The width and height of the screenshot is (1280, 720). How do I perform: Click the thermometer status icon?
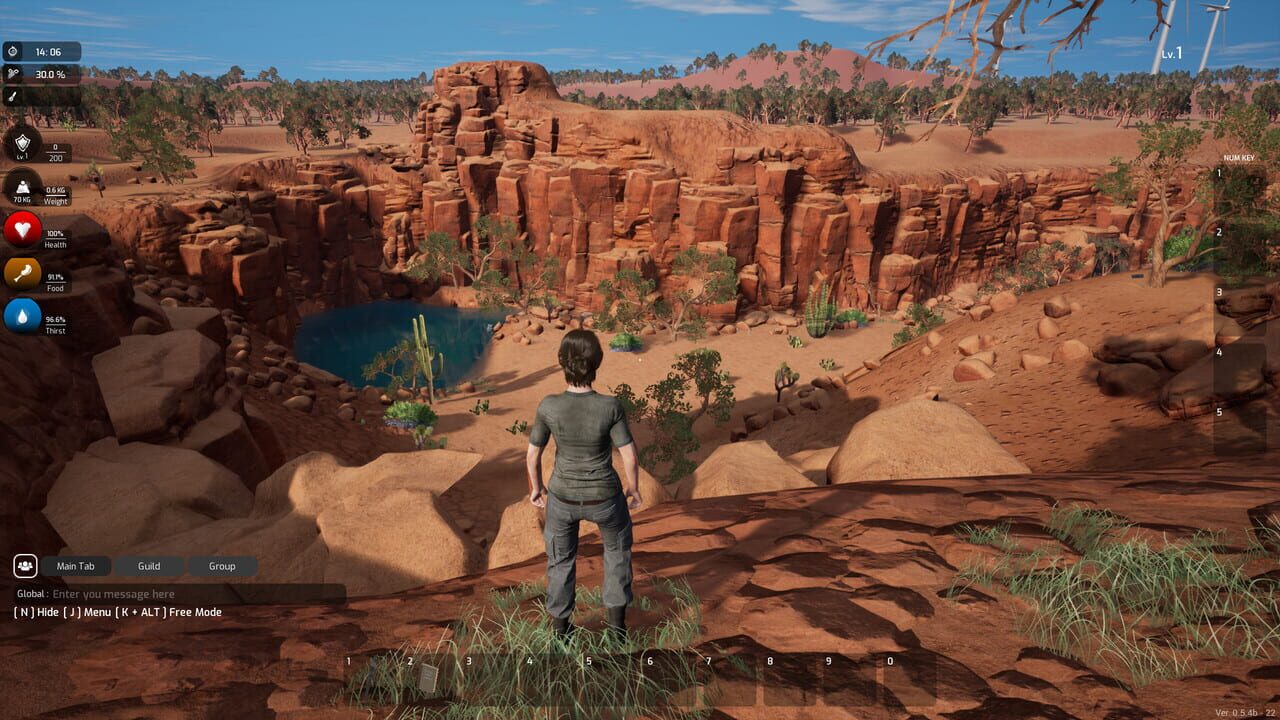pos(14,97)
